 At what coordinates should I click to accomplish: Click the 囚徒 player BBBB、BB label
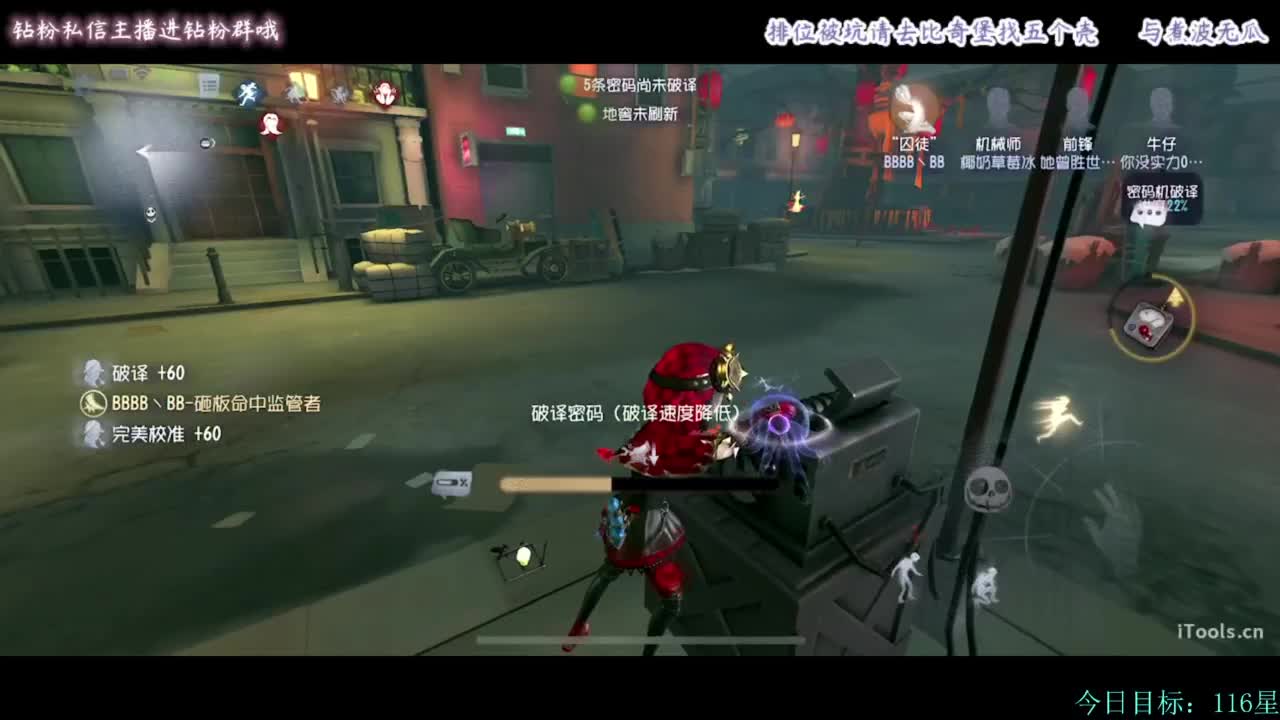tap(915, 160)
